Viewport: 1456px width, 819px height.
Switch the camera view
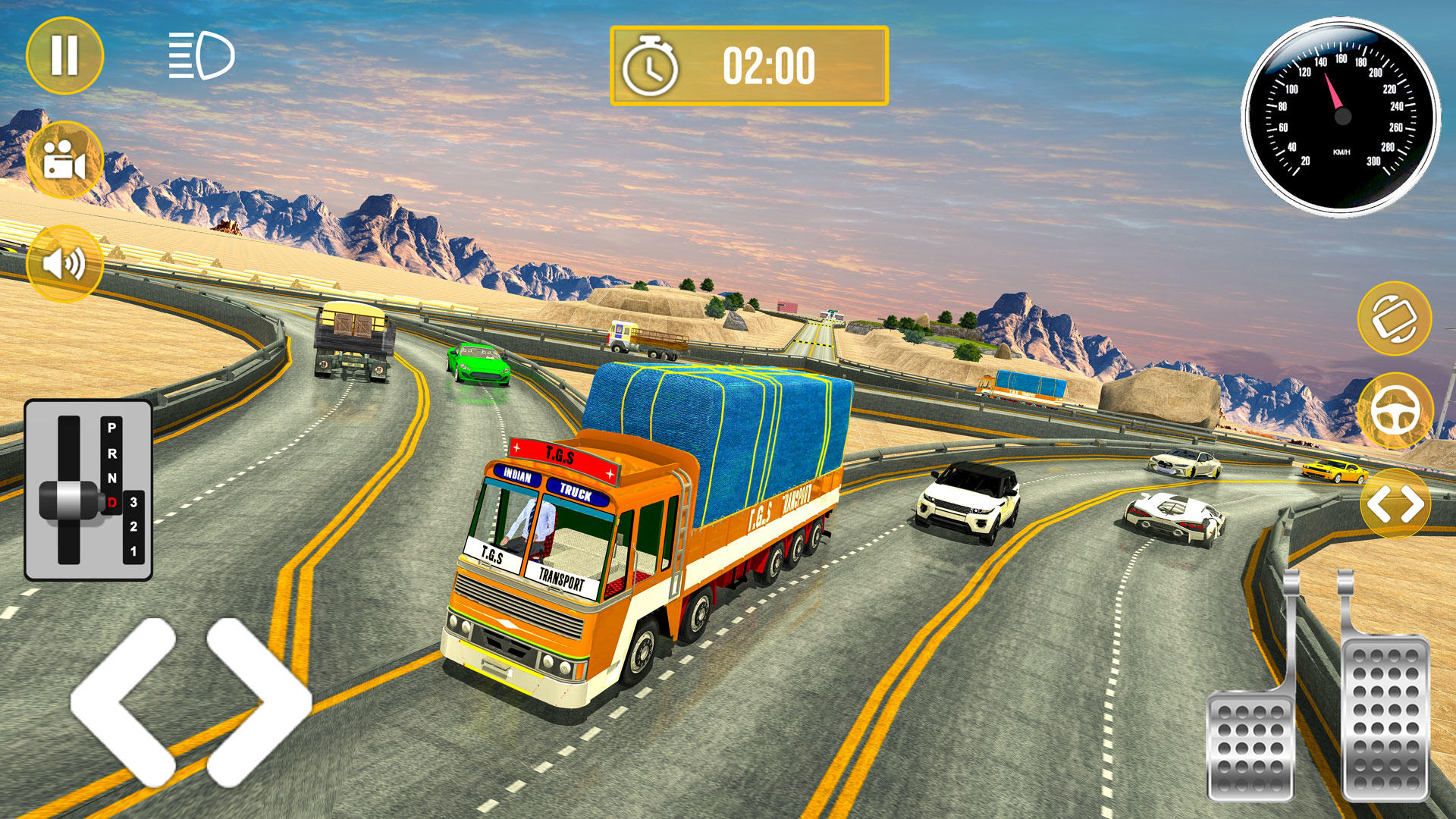click(x=64, y=155)
